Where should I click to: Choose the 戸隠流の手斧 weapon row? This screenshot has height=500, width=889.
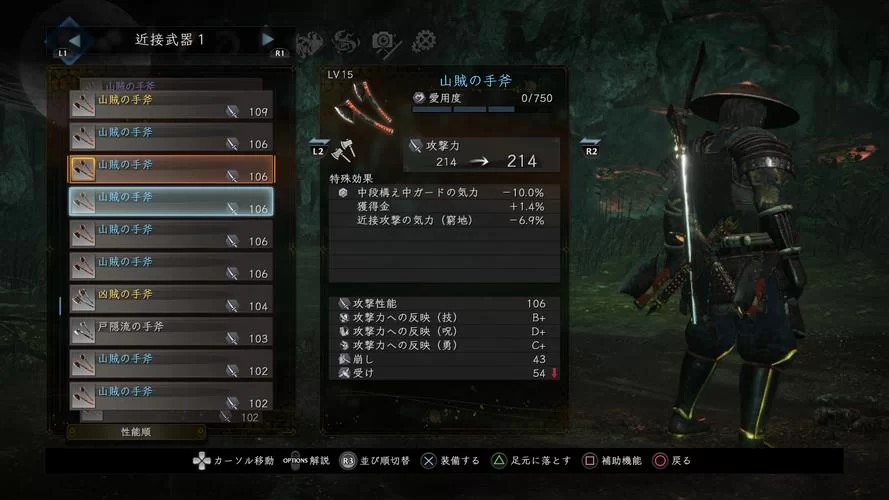pyautogui.click(x=170, y=331)
